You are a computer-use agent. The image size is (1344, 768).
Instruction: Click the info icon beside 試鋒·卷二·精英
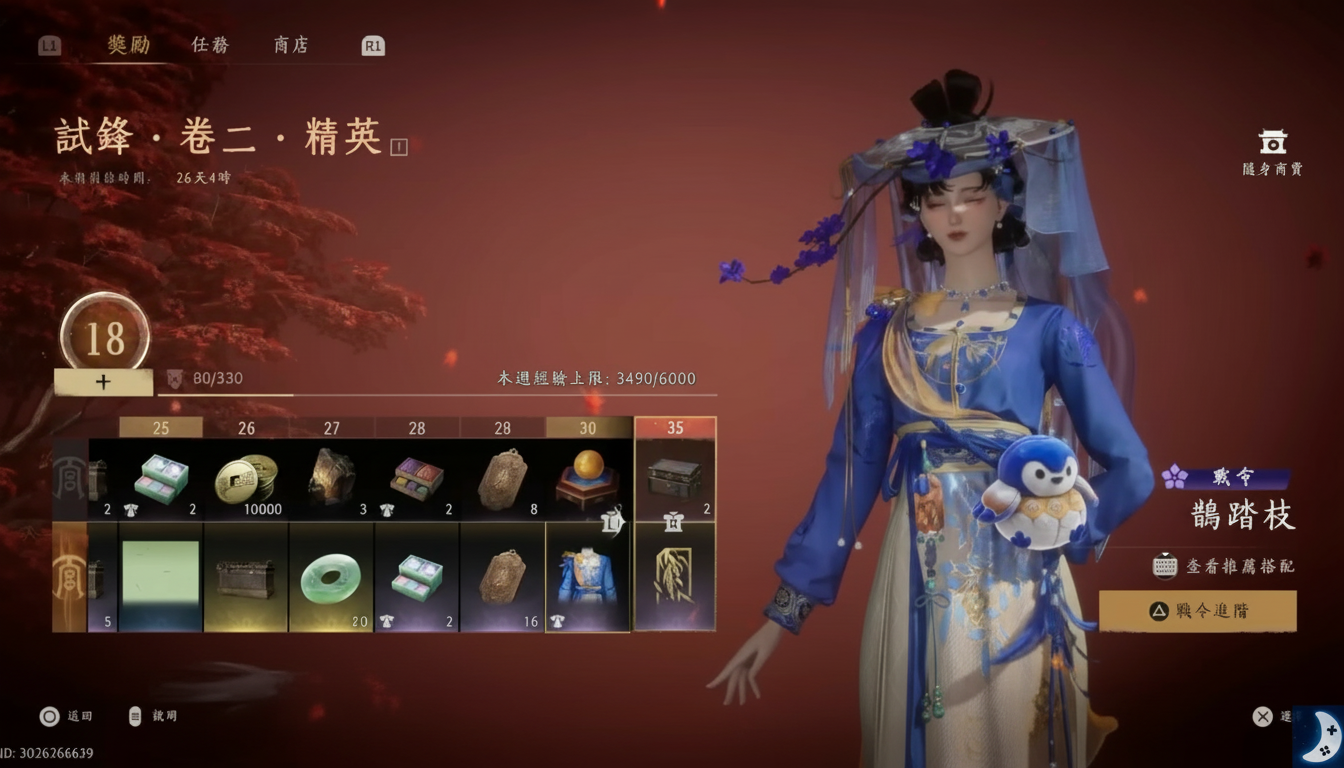coord(399,147)
